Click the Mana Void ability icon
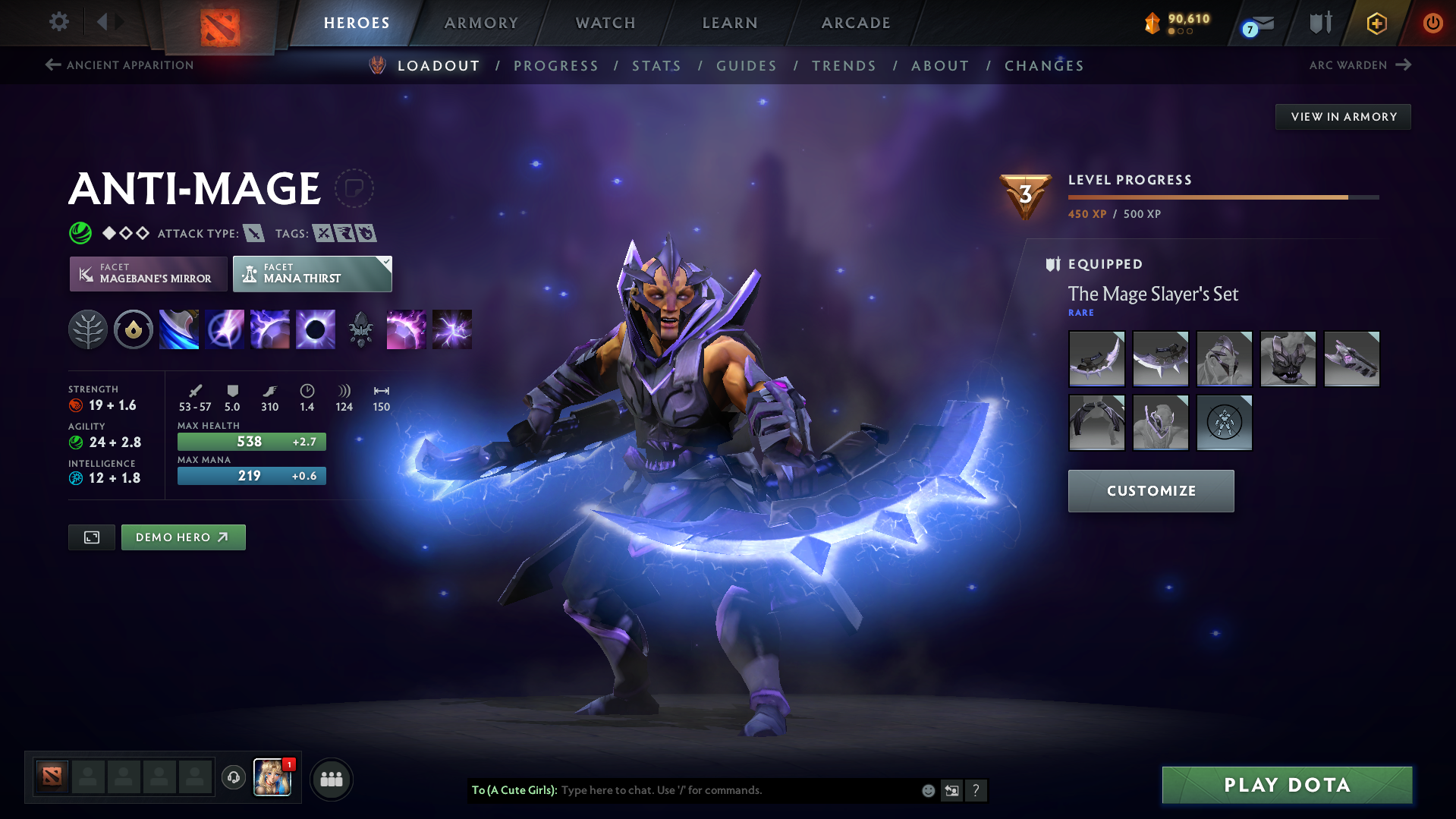The image size is (1456, 819). (315, 329)
